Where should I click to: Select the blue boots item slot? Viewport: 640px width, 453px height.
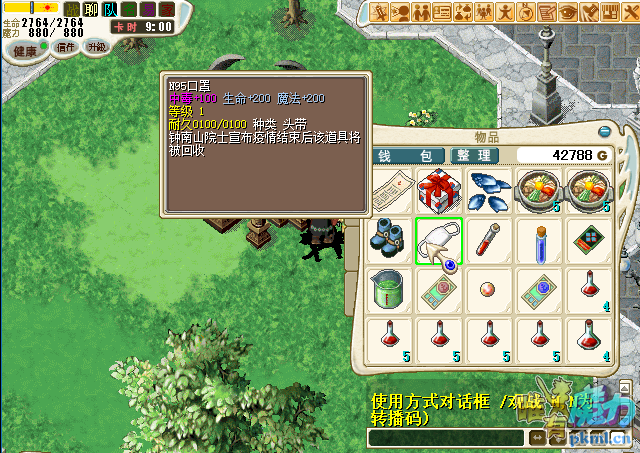click(390, 242)
